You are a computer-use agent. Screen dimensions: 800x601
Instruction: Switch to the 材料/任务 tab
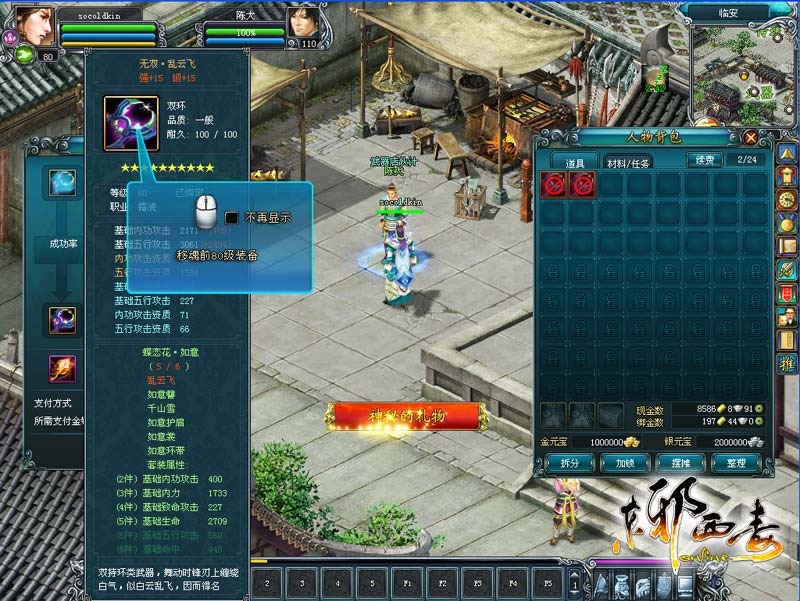click(629, 162)
